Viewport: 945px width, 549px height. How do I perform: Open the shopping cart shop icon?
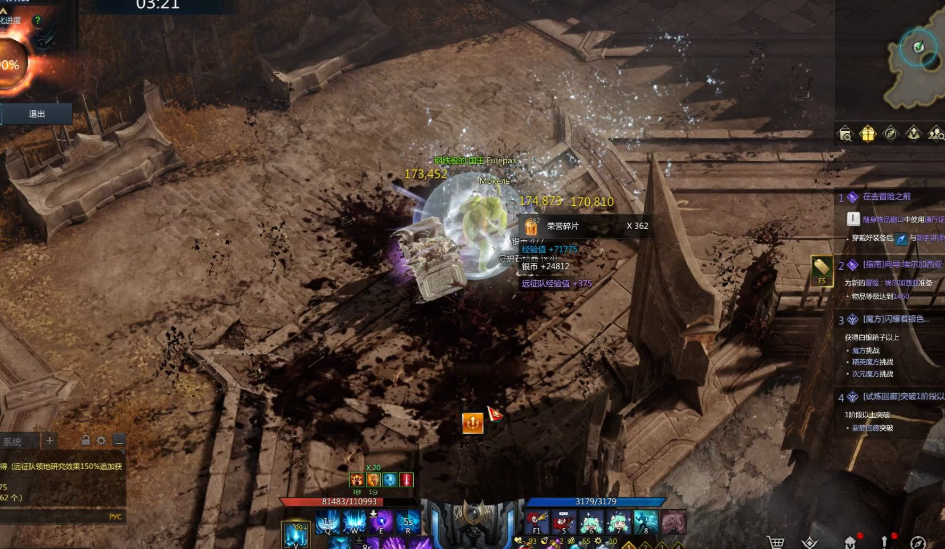[x=776, y=542]
